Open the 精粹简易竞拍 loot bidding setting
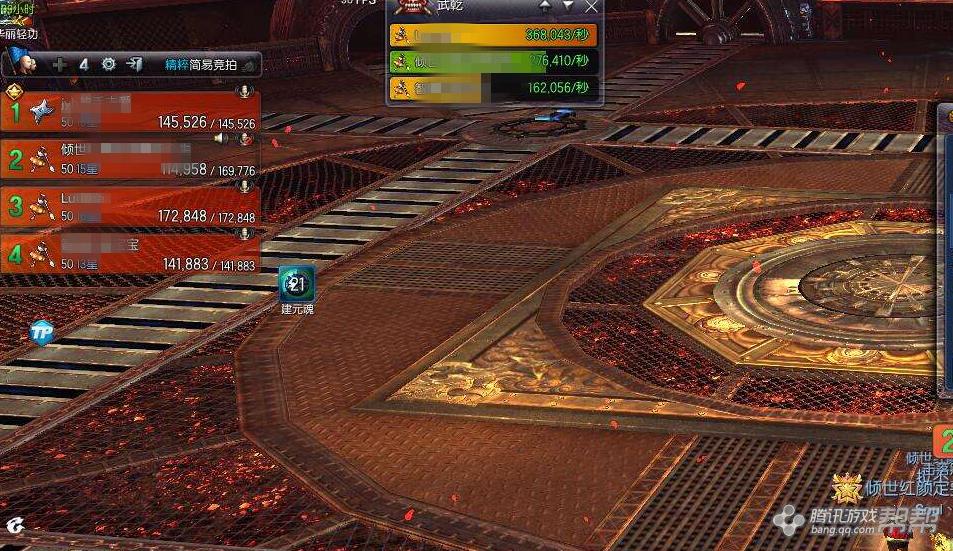Image resolution: width=953 pixels, height=551 pixels. pyautogui.click(x=203, y=64)
